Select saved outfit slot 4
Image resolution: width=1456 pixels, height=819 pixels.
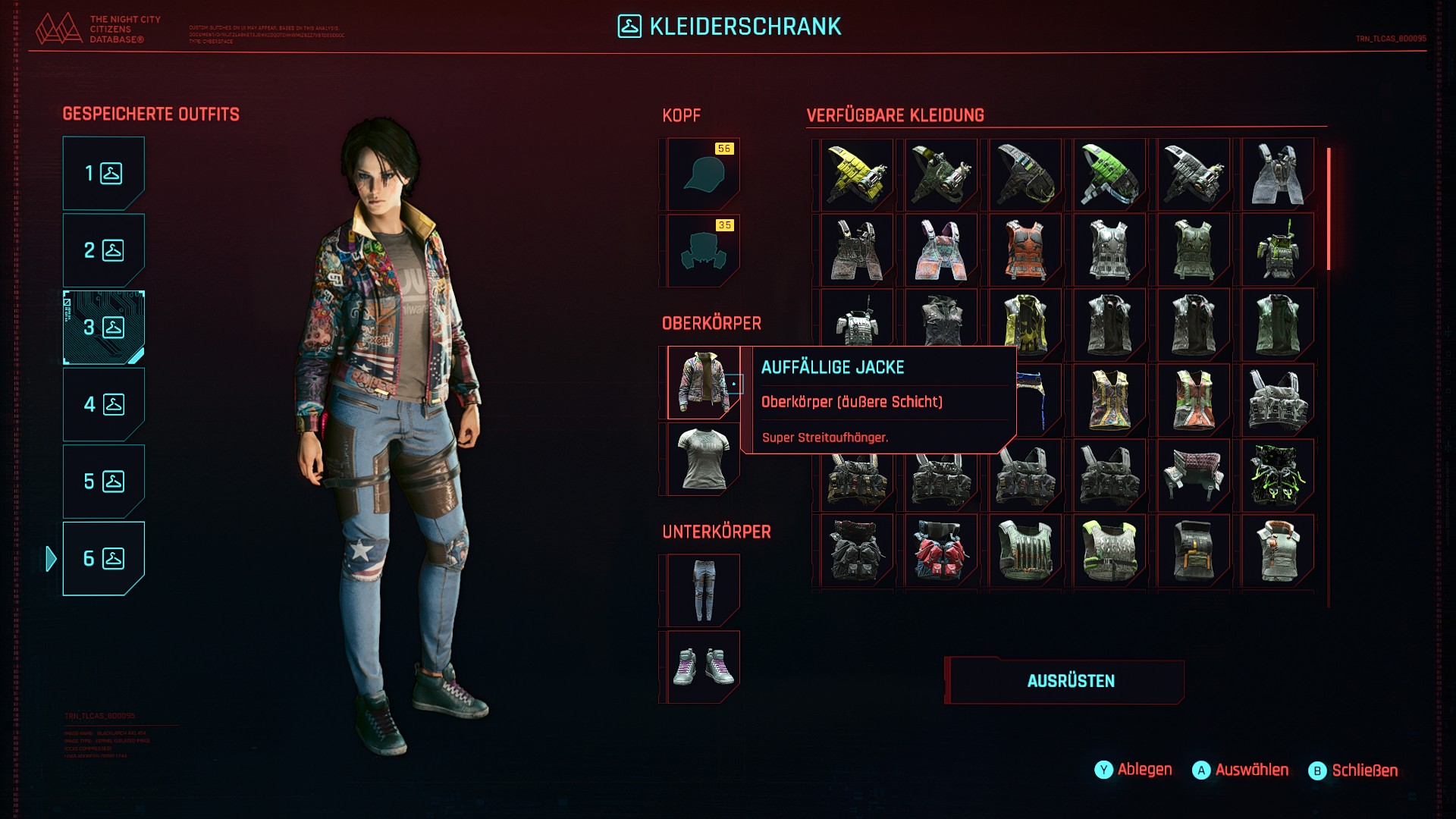(x=103, y=404)
